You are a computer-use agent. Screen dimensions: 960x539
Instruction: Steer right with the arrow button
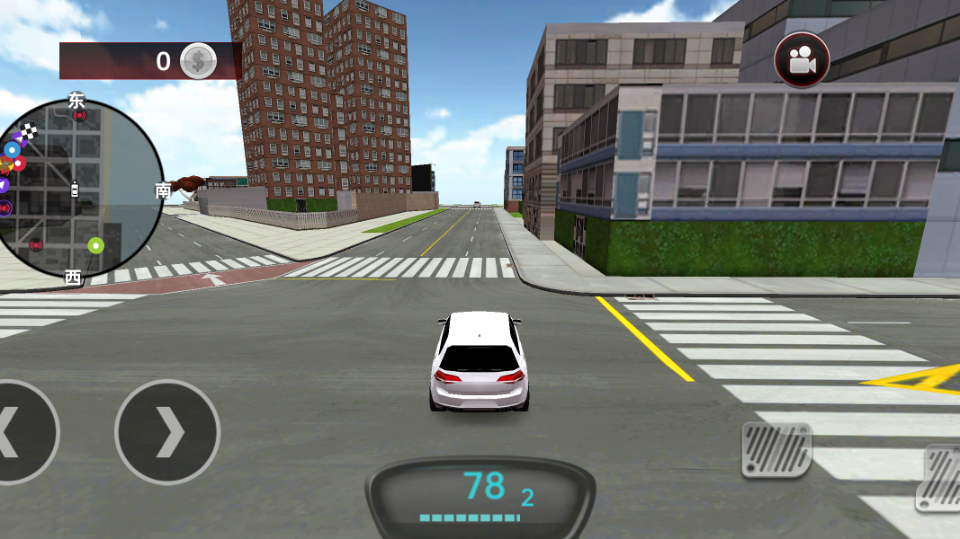[x=167, y=432]
